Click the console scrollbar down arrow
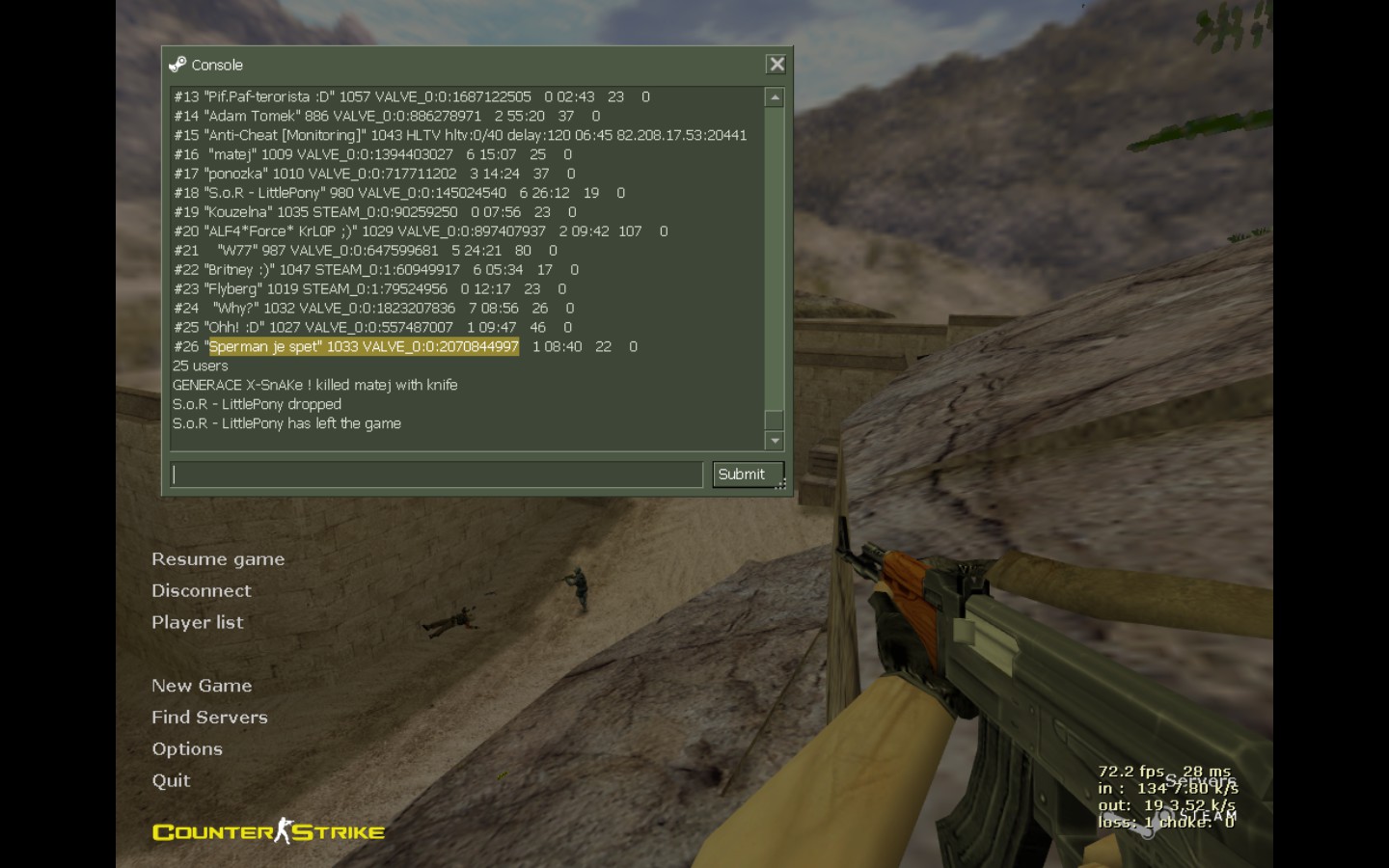The height and width of the screenshot is (868, 1389). tap(774, 441)
